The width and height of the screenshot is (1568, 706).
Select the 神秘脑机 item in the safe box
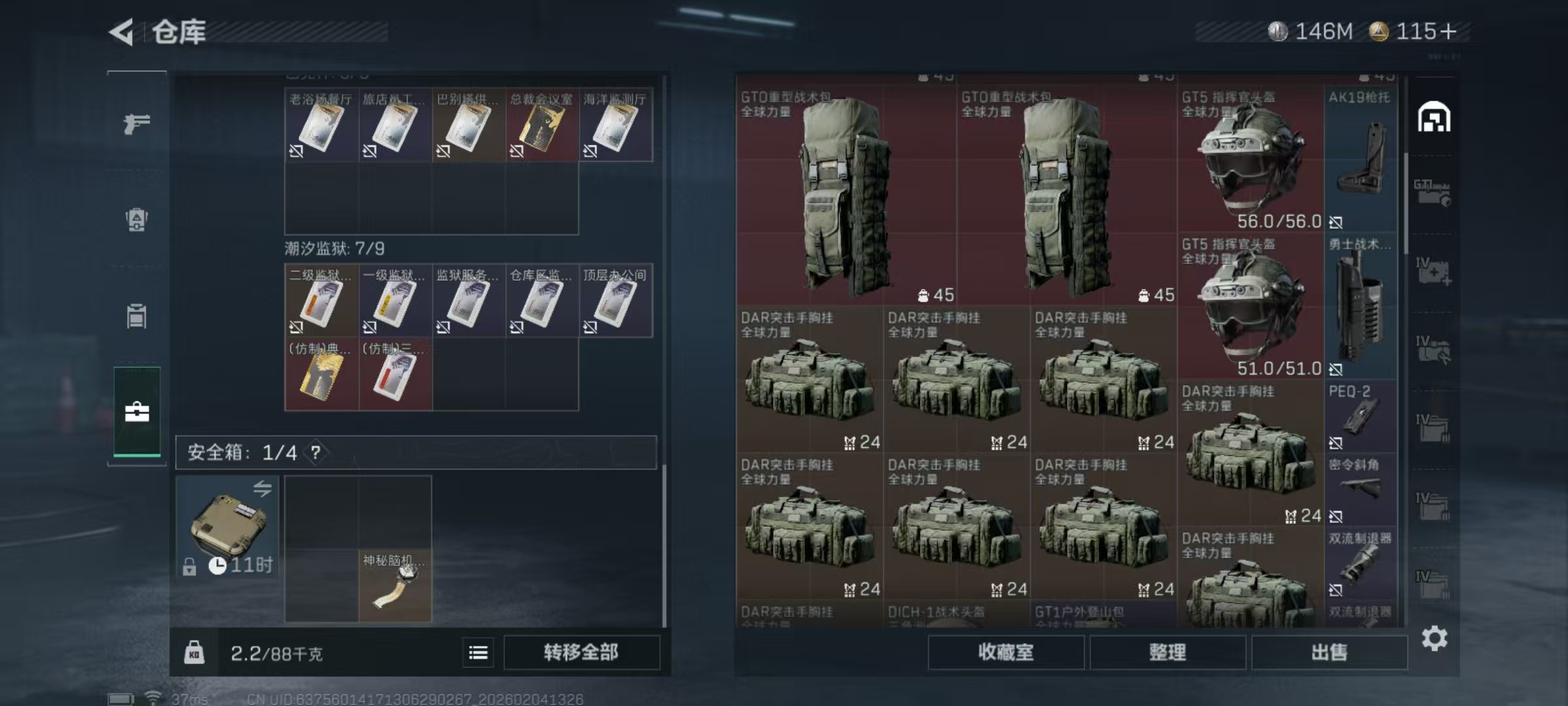[x=395, y=586]
